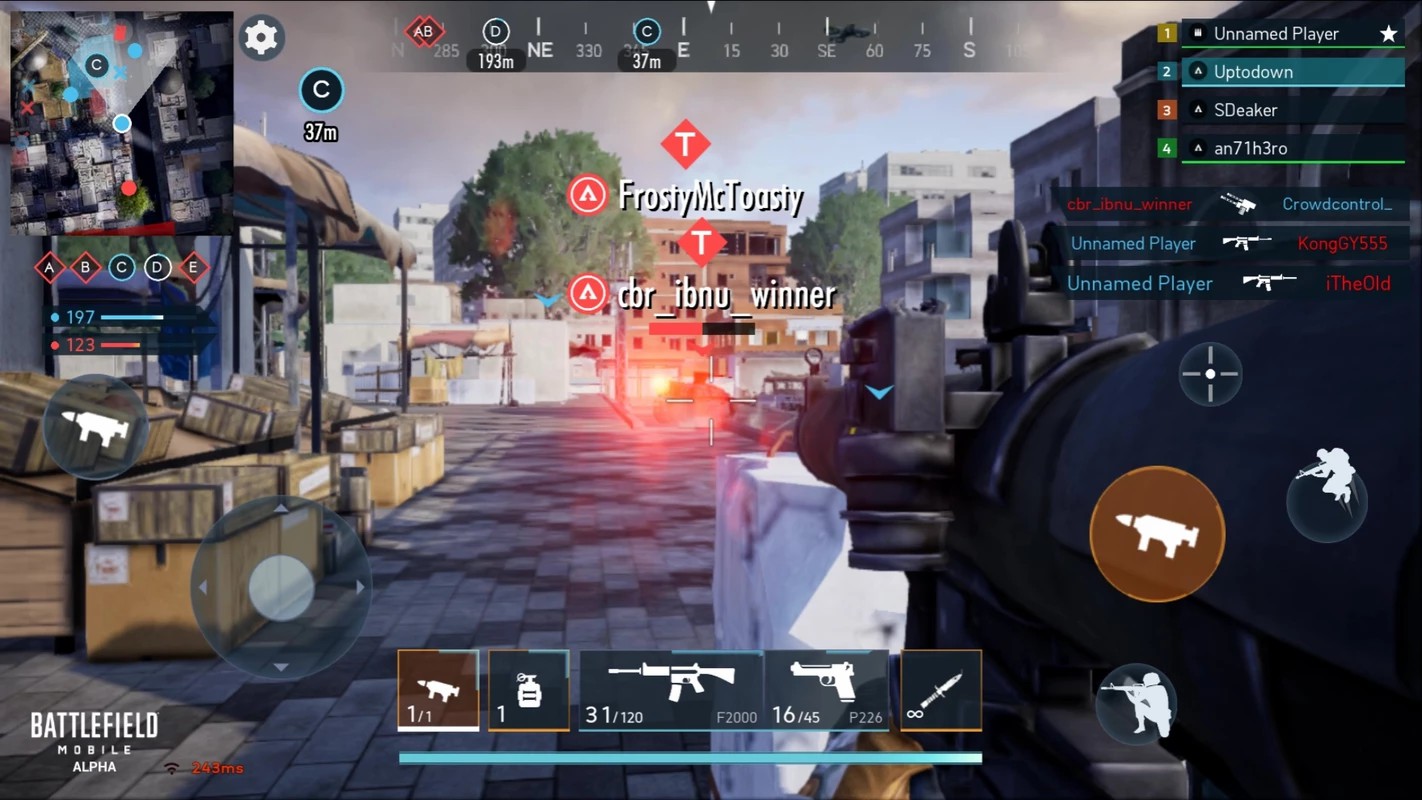Open the D objective 193m compass marker
1422x800 pixels.
click(x=495, y=31)
